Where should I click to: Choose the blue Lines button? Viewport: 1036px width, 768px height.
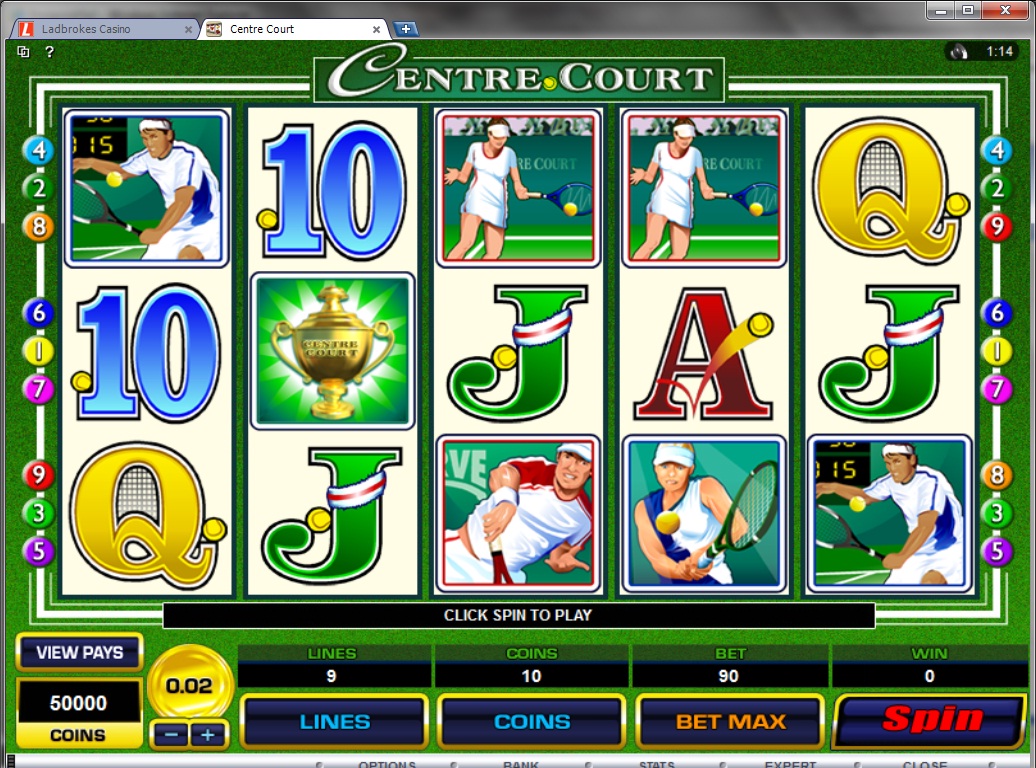(334, 721)
